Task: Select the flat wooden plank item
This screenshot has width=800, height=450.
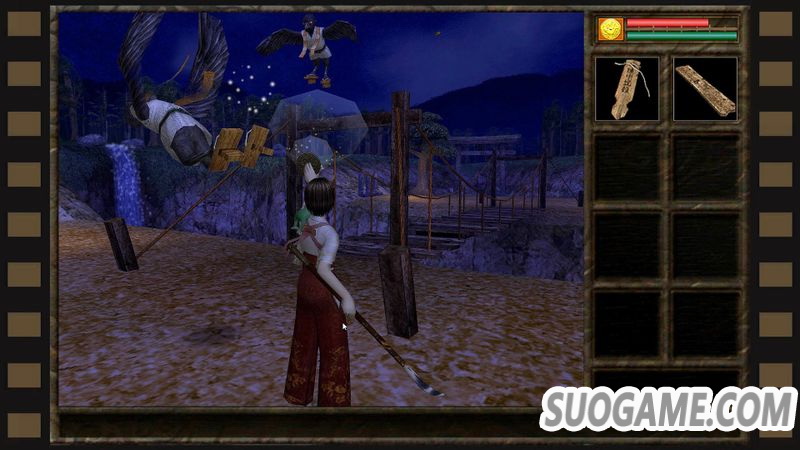Action: coord(705,89)
